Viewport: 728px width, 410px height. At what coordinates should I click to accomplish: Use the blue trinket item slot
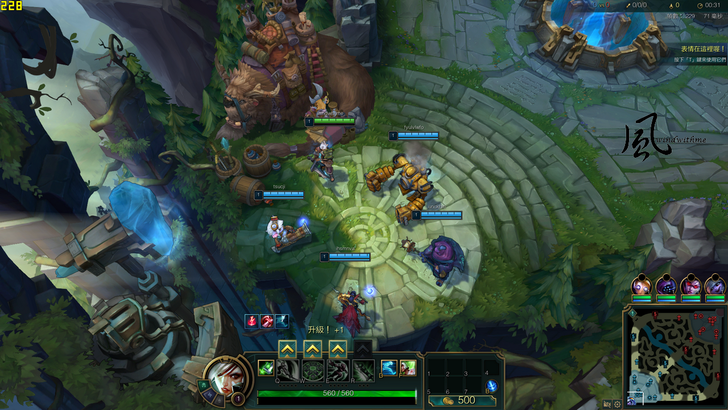tap(491, 386)
